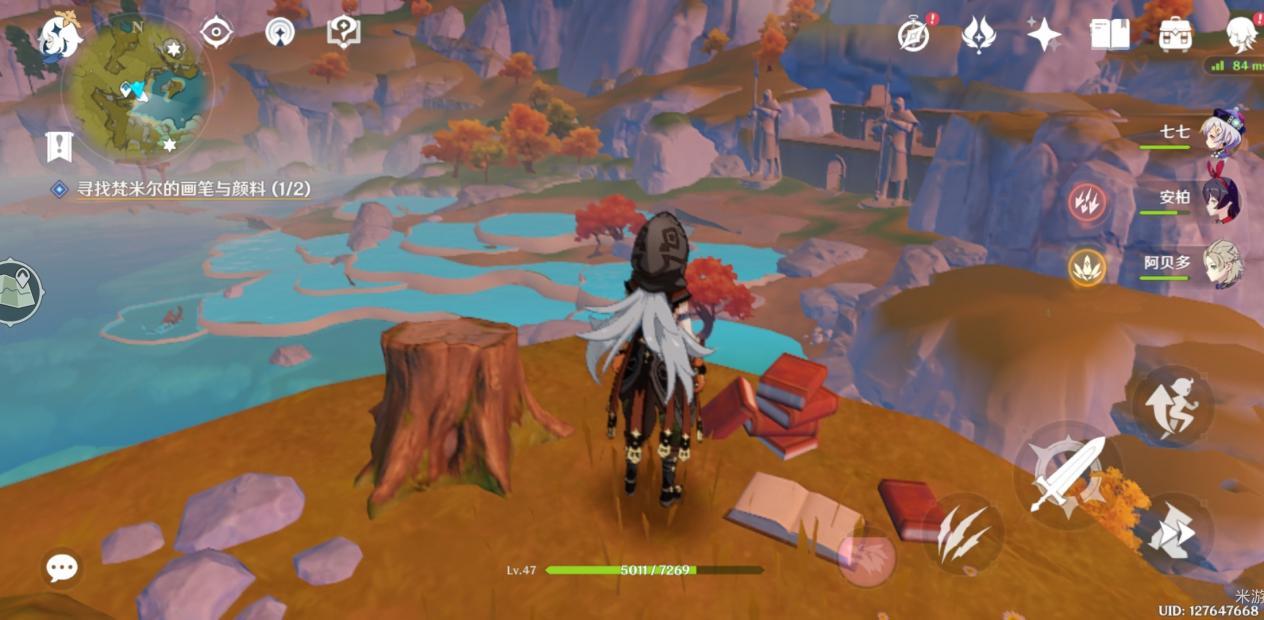Switch to party member 七七

[x=1221, y=135]
